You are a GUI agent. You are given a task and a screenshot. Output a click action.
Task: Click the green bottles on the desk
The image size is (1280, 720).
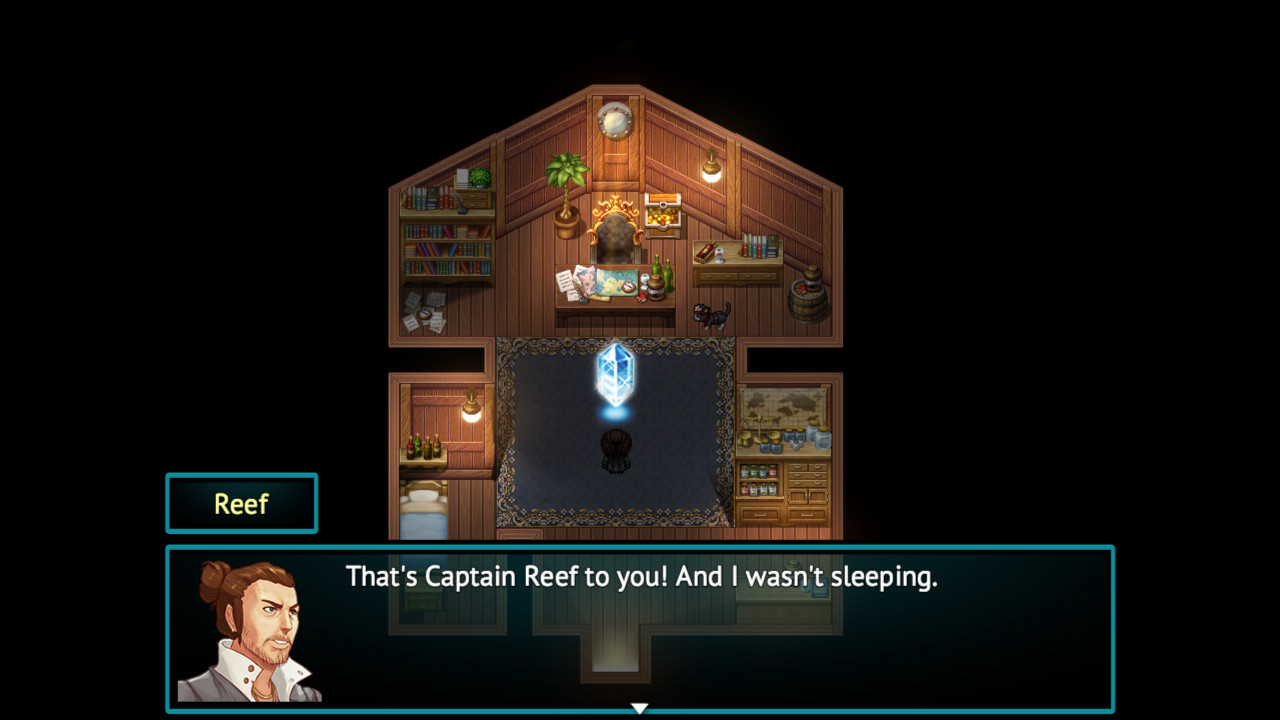click(x=660, y=271)
